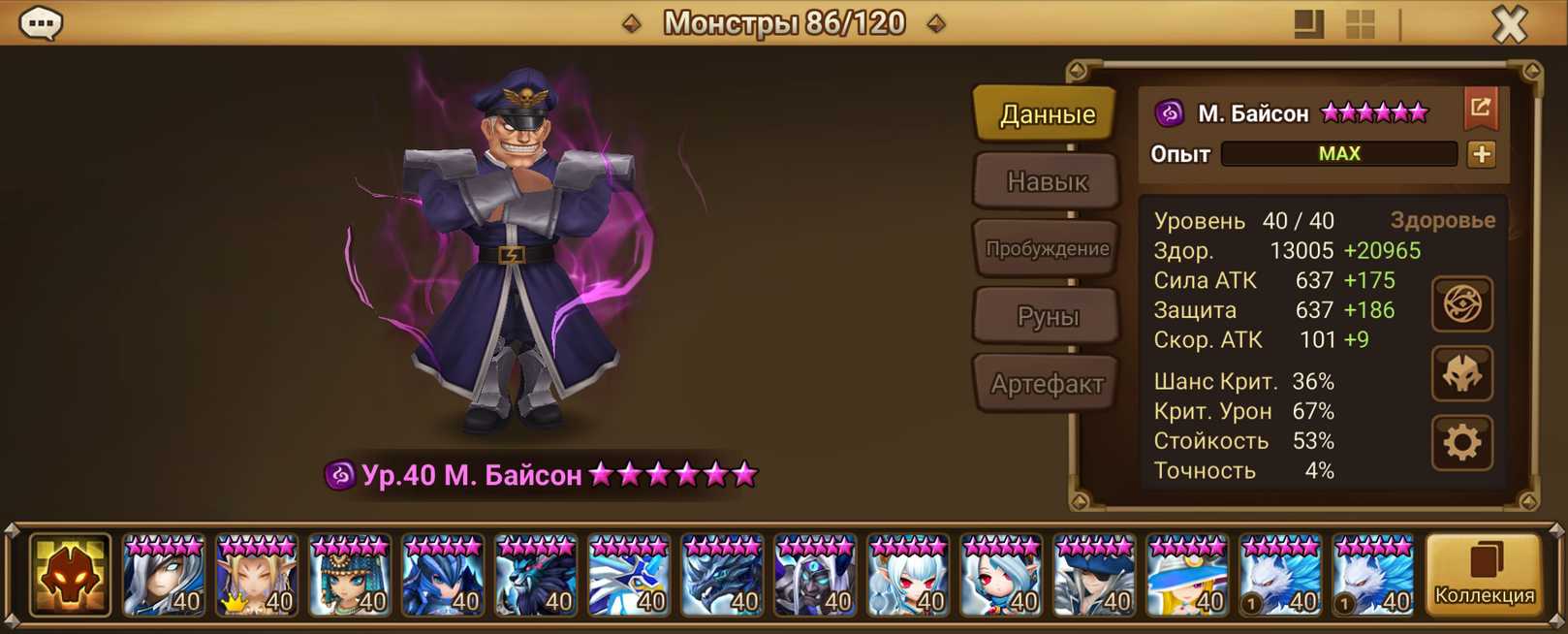Switch to the single panel view layout
Screen dimensions: 1568x634
(x=1308, y=24)
